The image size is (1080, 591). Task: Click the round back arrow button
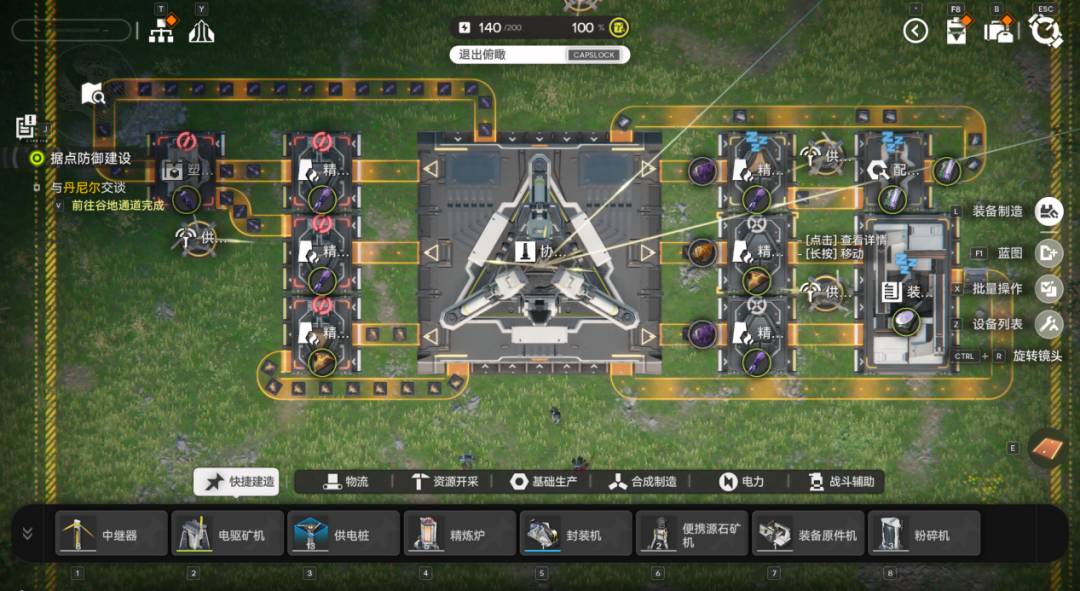click(x=916, y=31)
